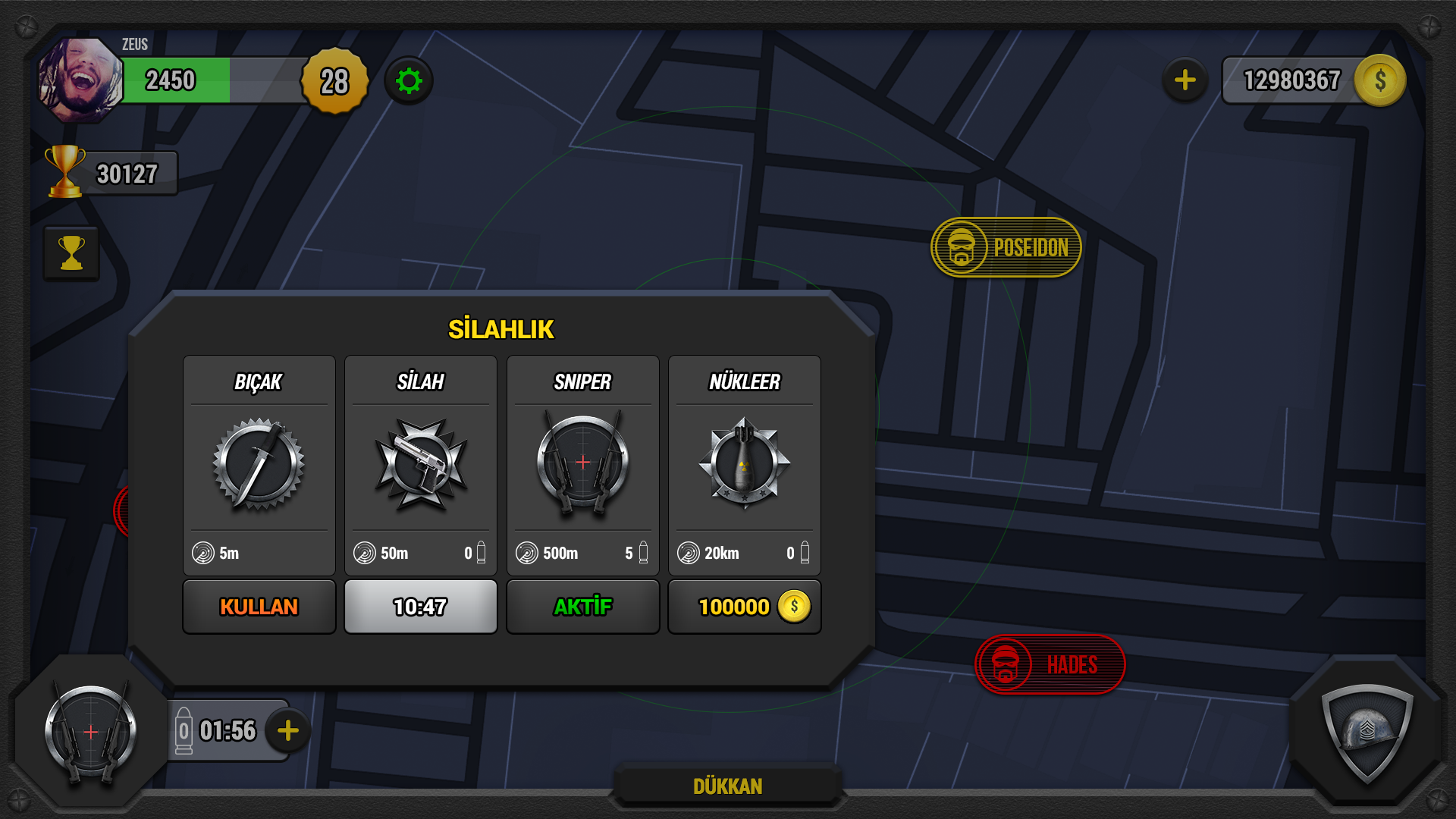Open the armory via sniper scope icon
The height and width of the screenshot is (819, 1456).
[x=91, y=733]
